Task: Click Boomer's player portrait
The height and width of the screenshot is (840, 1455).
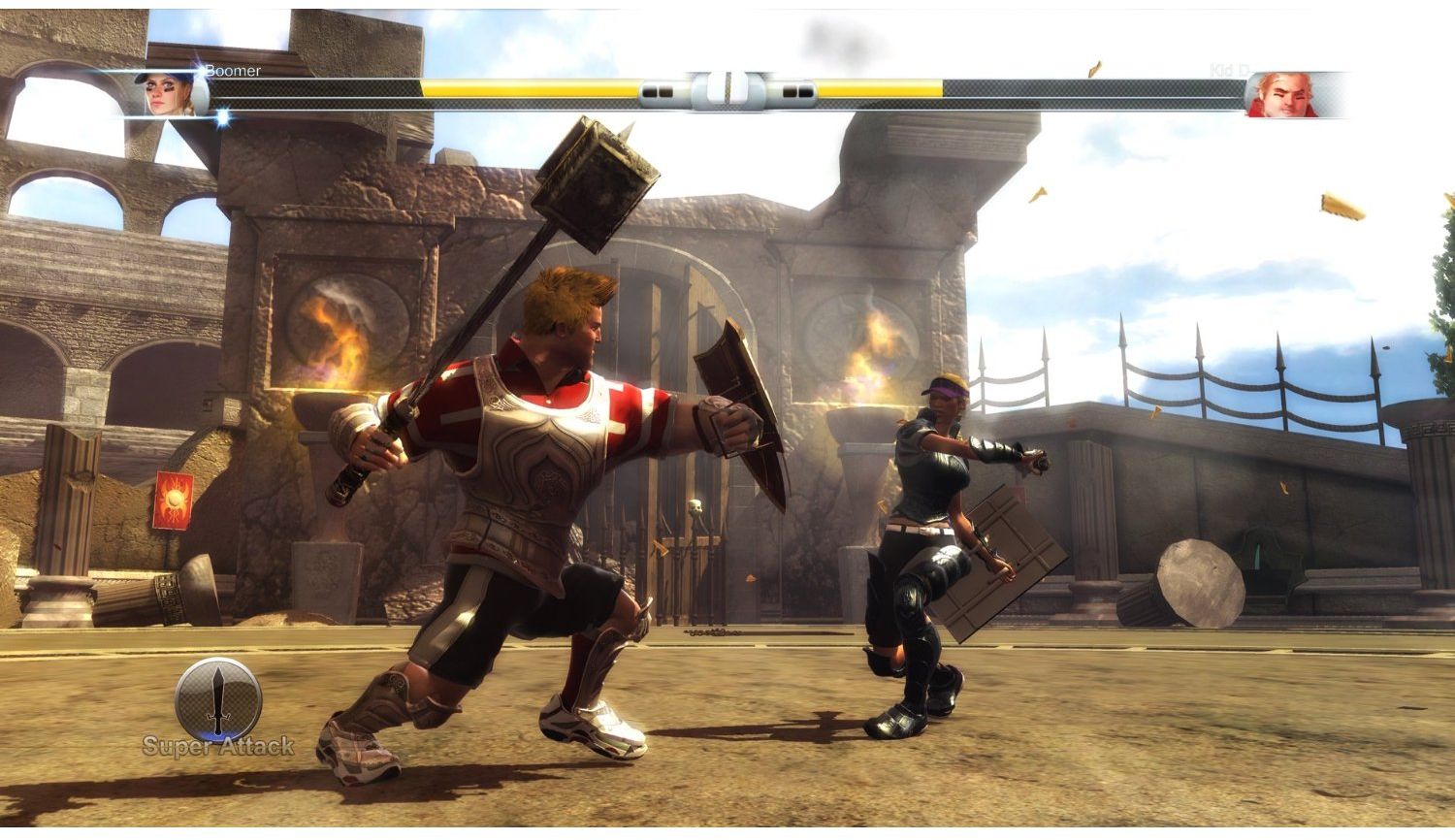Action: click(x=171, y=94)
